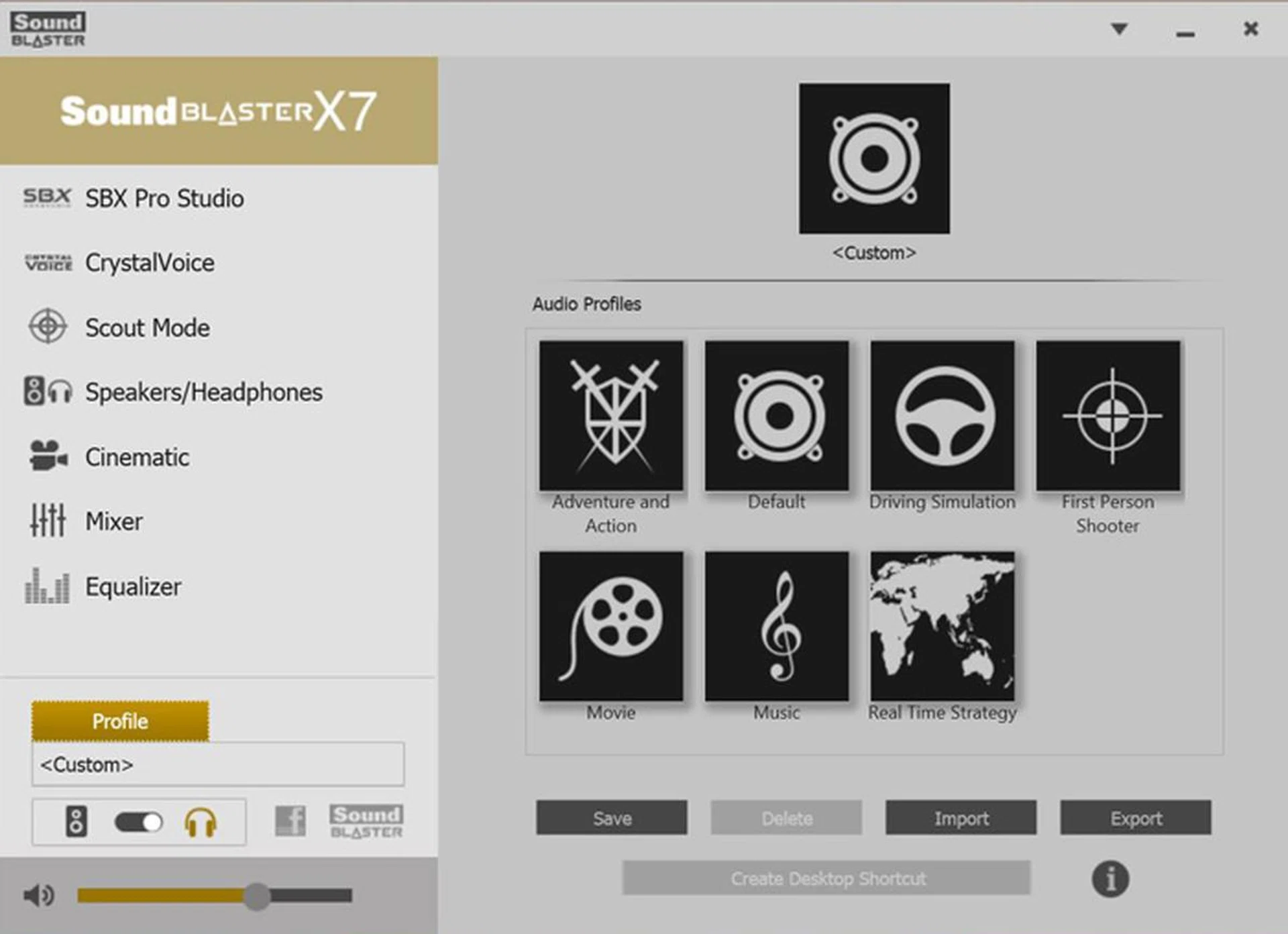The width and height of the screenshot is (1288, 934).
Task: Select the Speakers/Headphones menu entry
Action: pyautogui.click(x=203, y=393)
